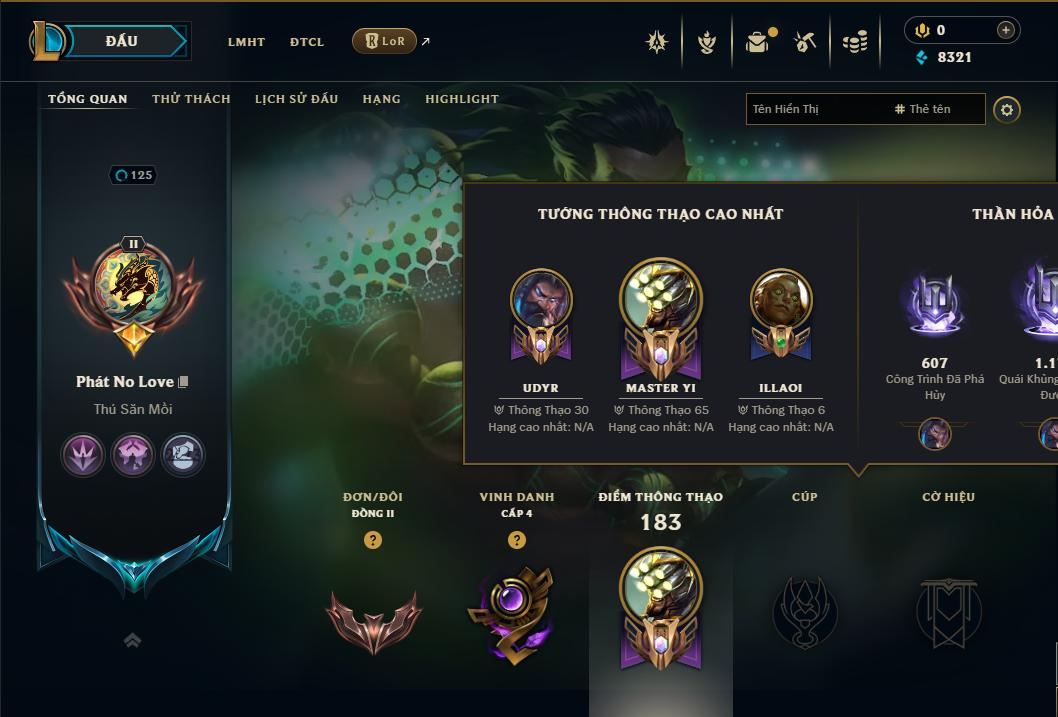Select Udyr's mastery portrait
Viewport: 1058px width, 717px height.
[541, 301]
